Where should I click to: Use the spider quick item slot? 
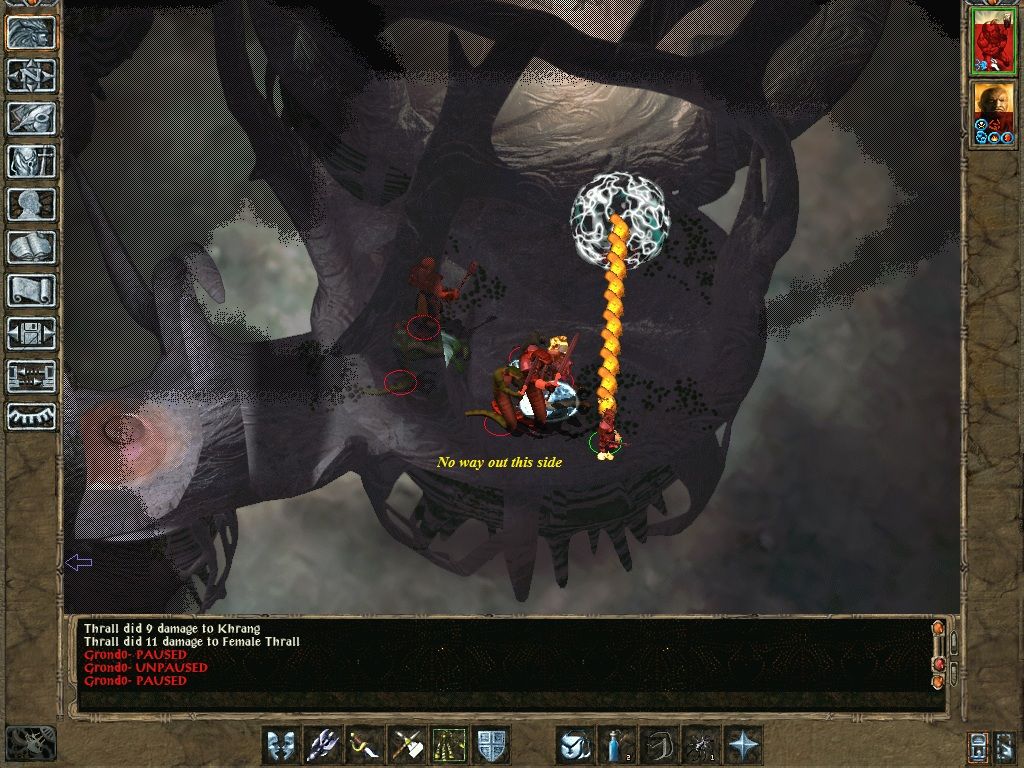coord(701,745)
